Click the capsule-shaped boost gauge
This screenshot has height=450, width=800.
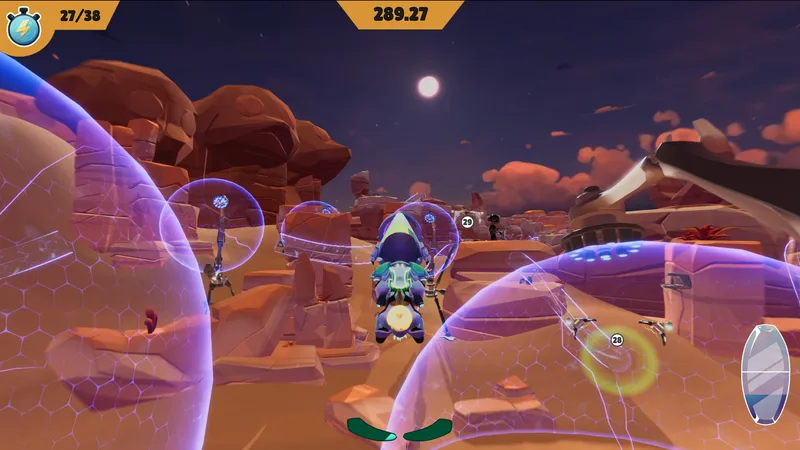coord(765,374)
